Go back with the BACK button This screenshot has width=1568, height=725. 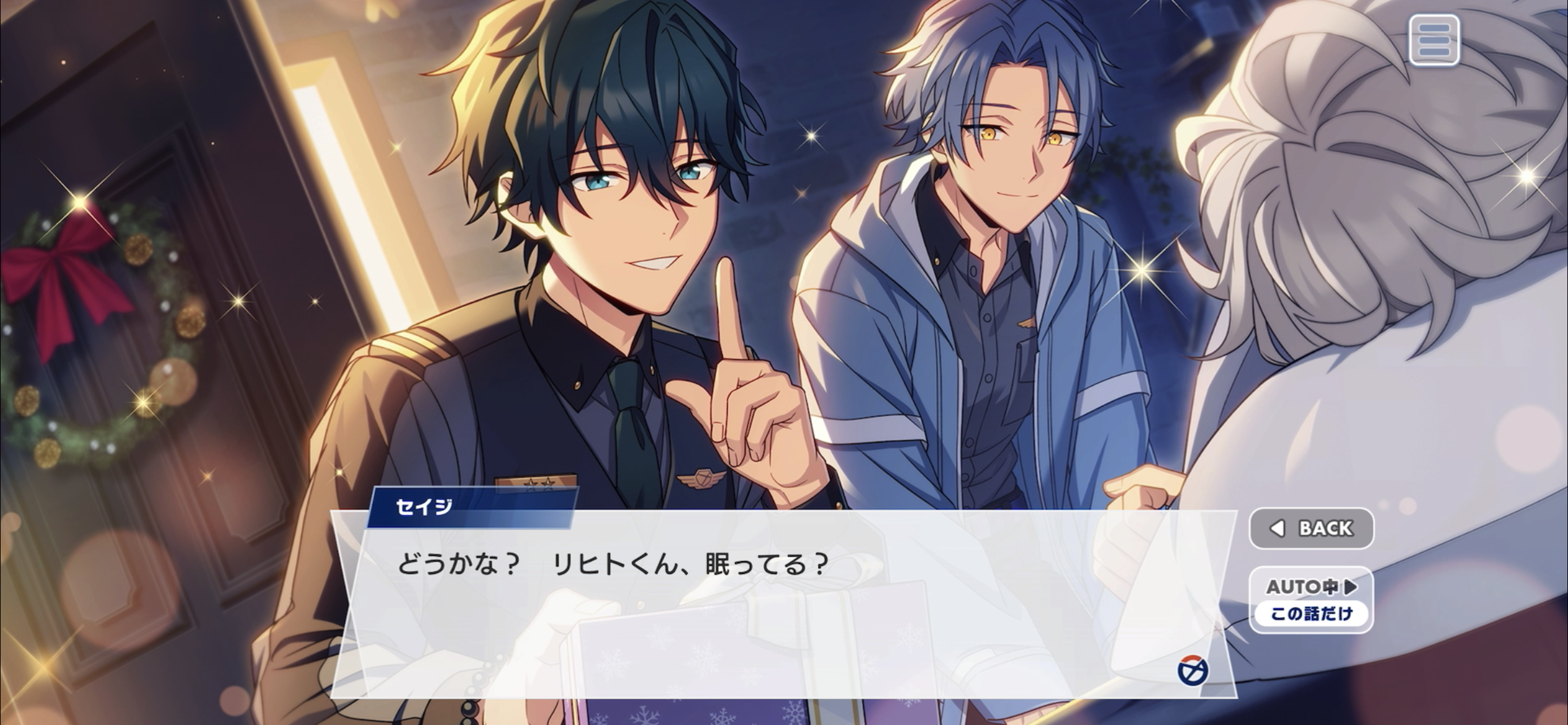(1311, 529)
